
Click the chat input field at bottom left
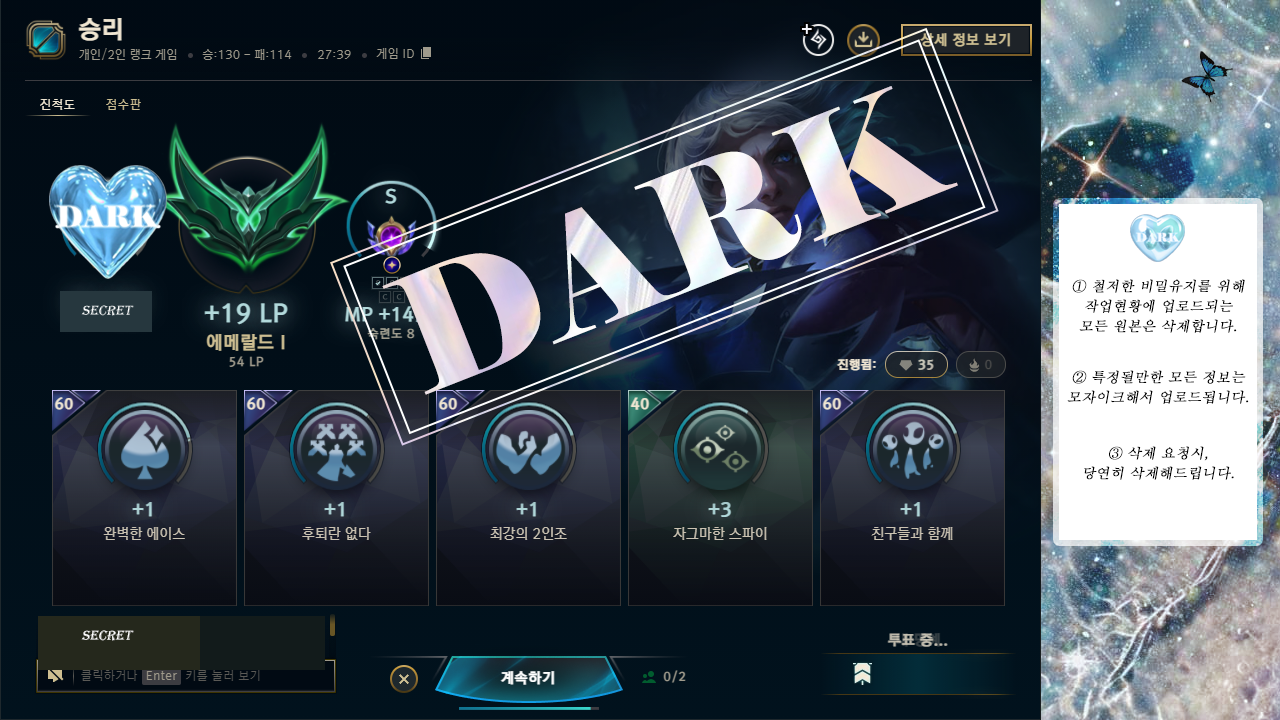click(x=186, y=676)
